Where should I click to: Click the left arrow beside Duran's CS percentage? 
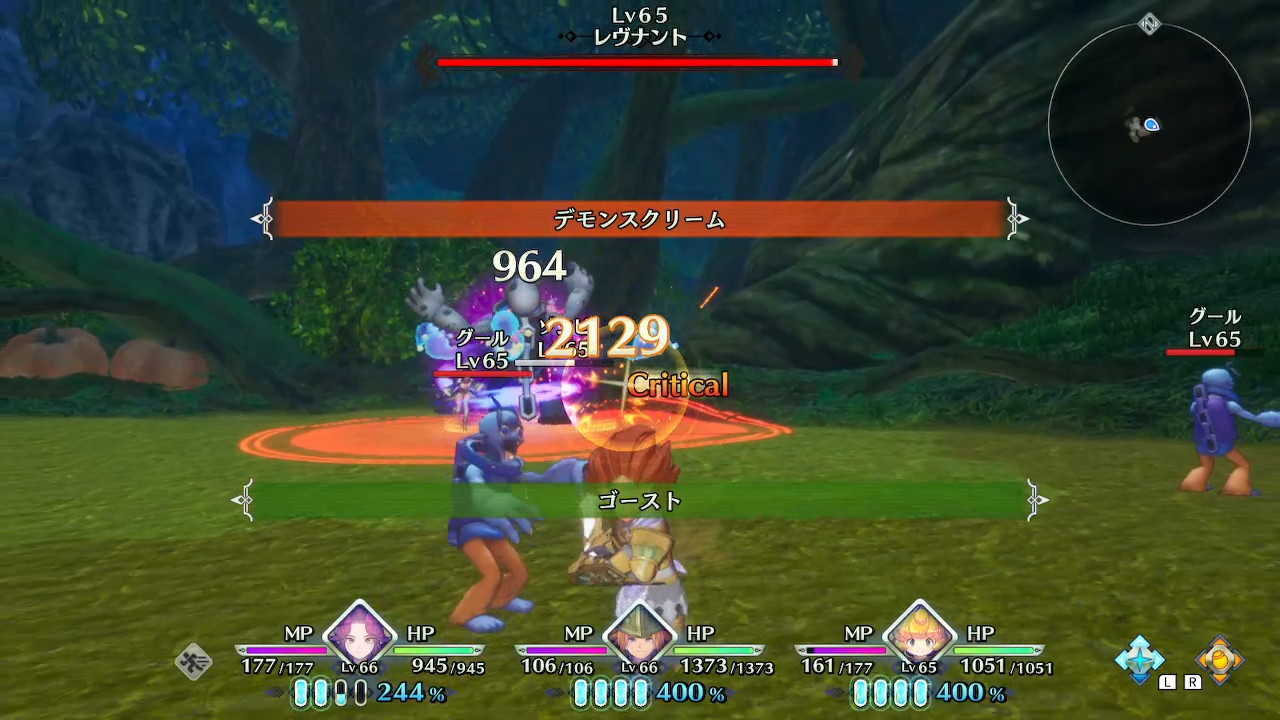pos(553,692)
